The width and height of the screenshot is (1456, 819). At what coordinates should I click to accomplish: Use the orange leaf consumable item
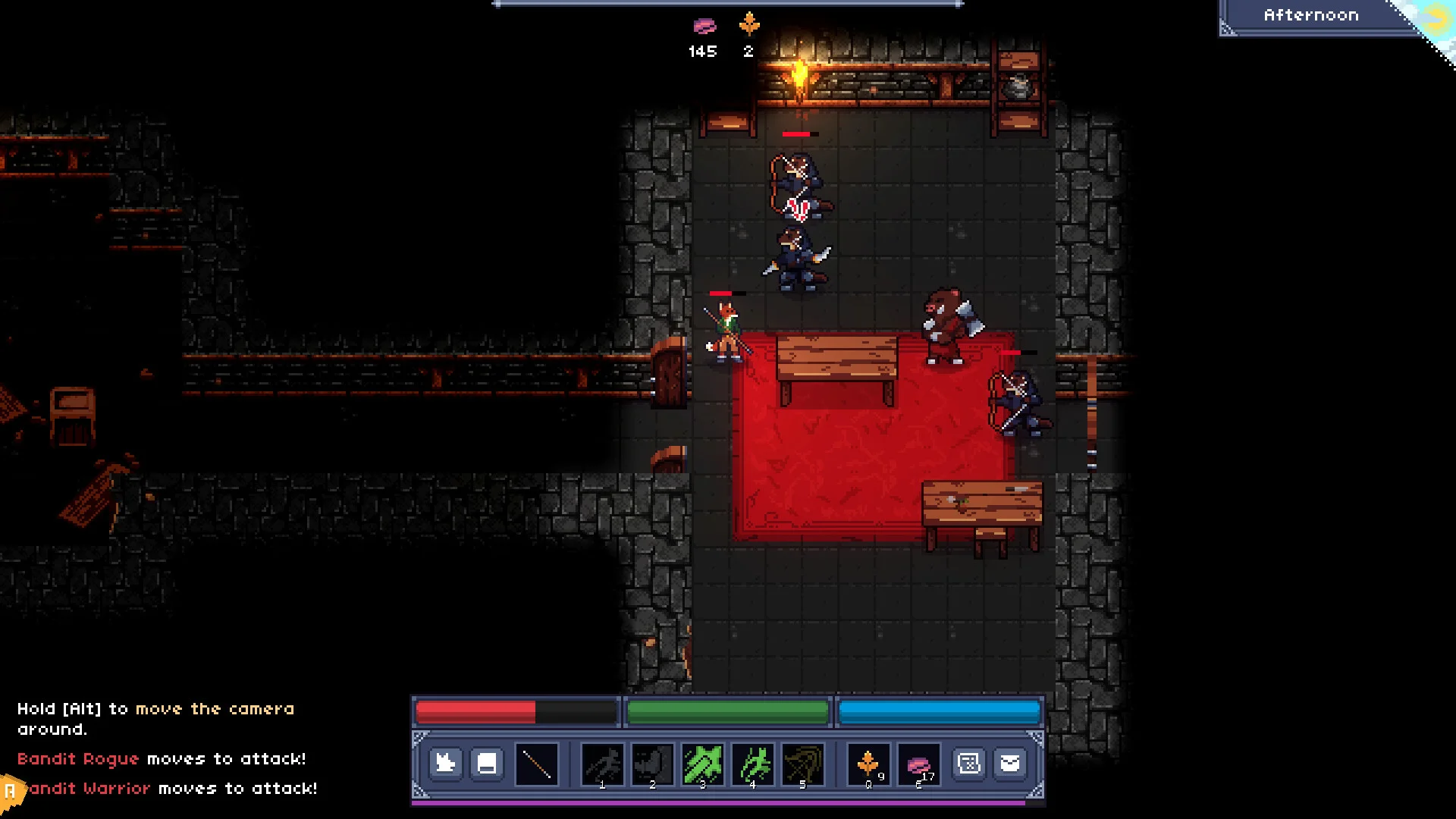(x=868, y=764)
